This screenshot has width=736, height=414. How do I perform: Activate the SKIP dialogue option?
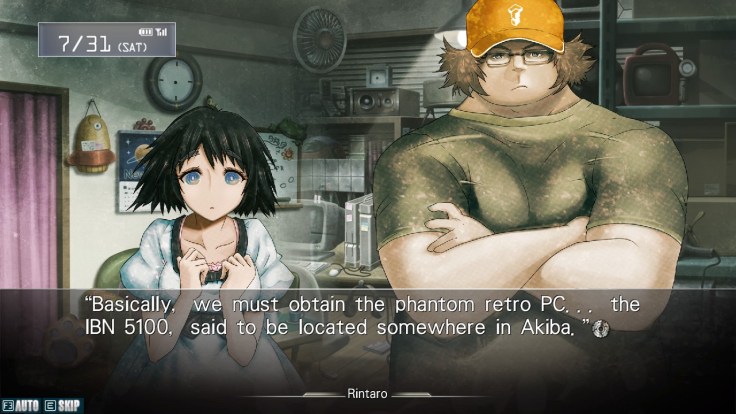point(65,405)
